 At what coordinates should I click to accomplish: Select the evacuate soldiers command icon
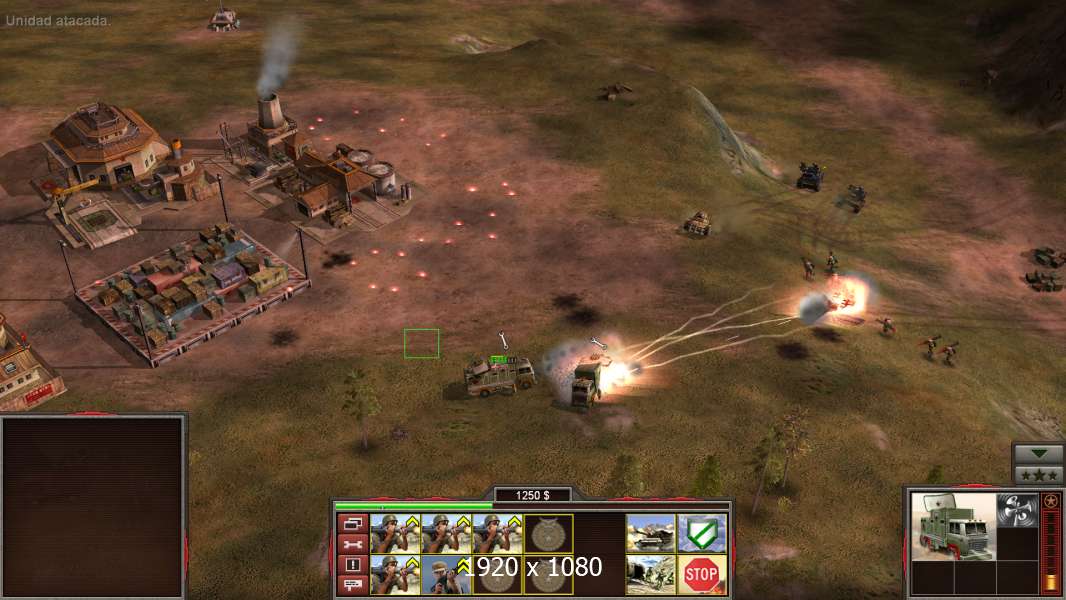(650, 574)
